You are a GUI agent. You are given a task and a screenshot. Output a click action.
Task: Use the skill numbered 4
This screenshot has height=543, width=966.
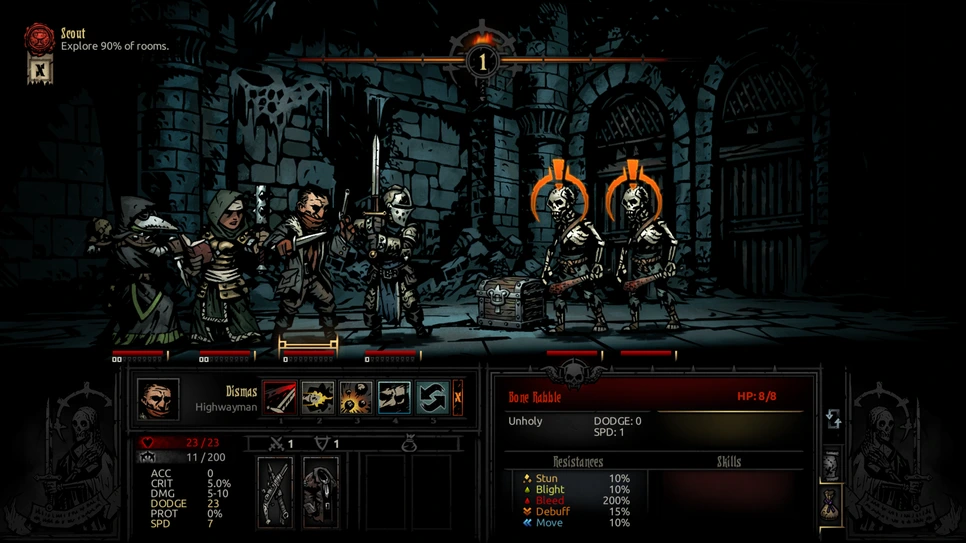[394, 397]
